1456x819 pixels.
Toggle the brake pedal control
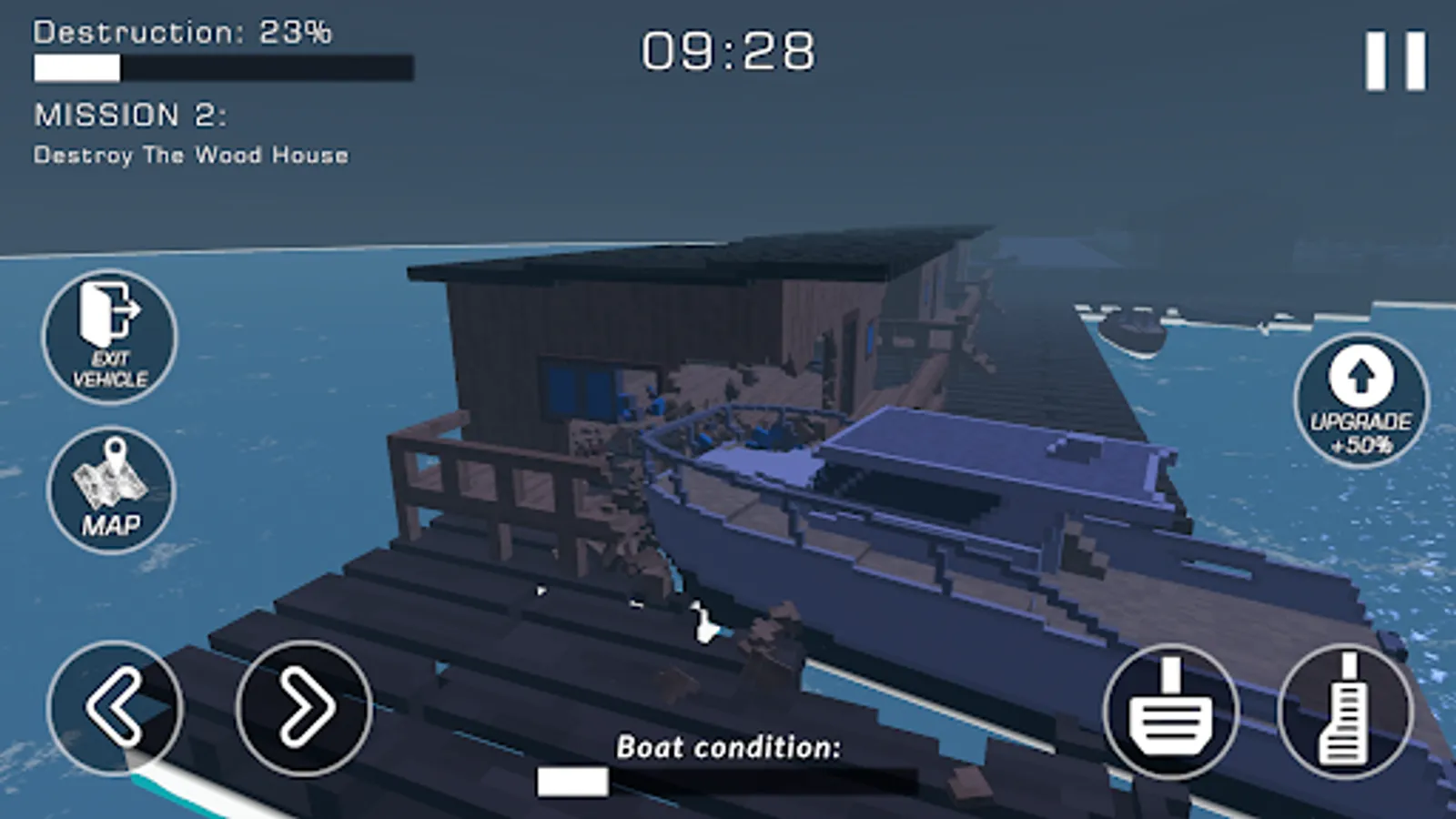click(1171, 713)
